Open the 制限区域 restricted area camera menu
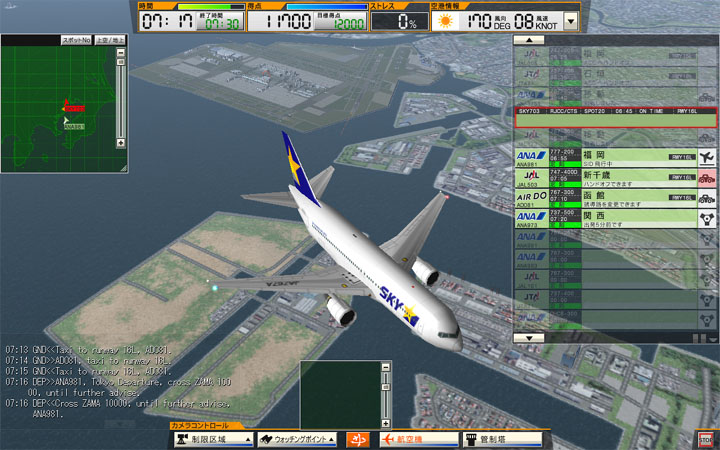 [212, 440]
